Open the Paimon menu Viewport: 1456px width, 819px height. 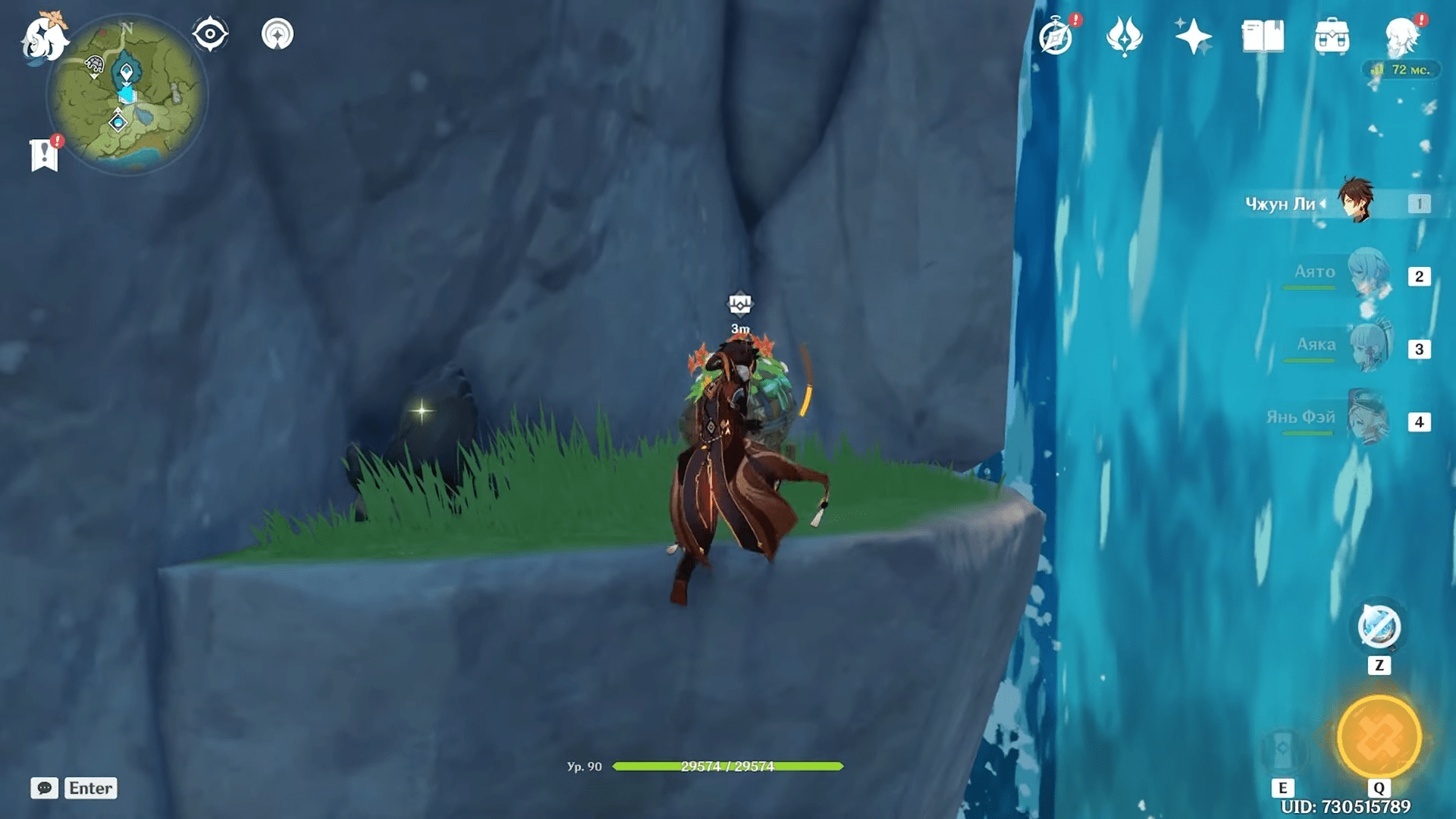click(44, 38)
